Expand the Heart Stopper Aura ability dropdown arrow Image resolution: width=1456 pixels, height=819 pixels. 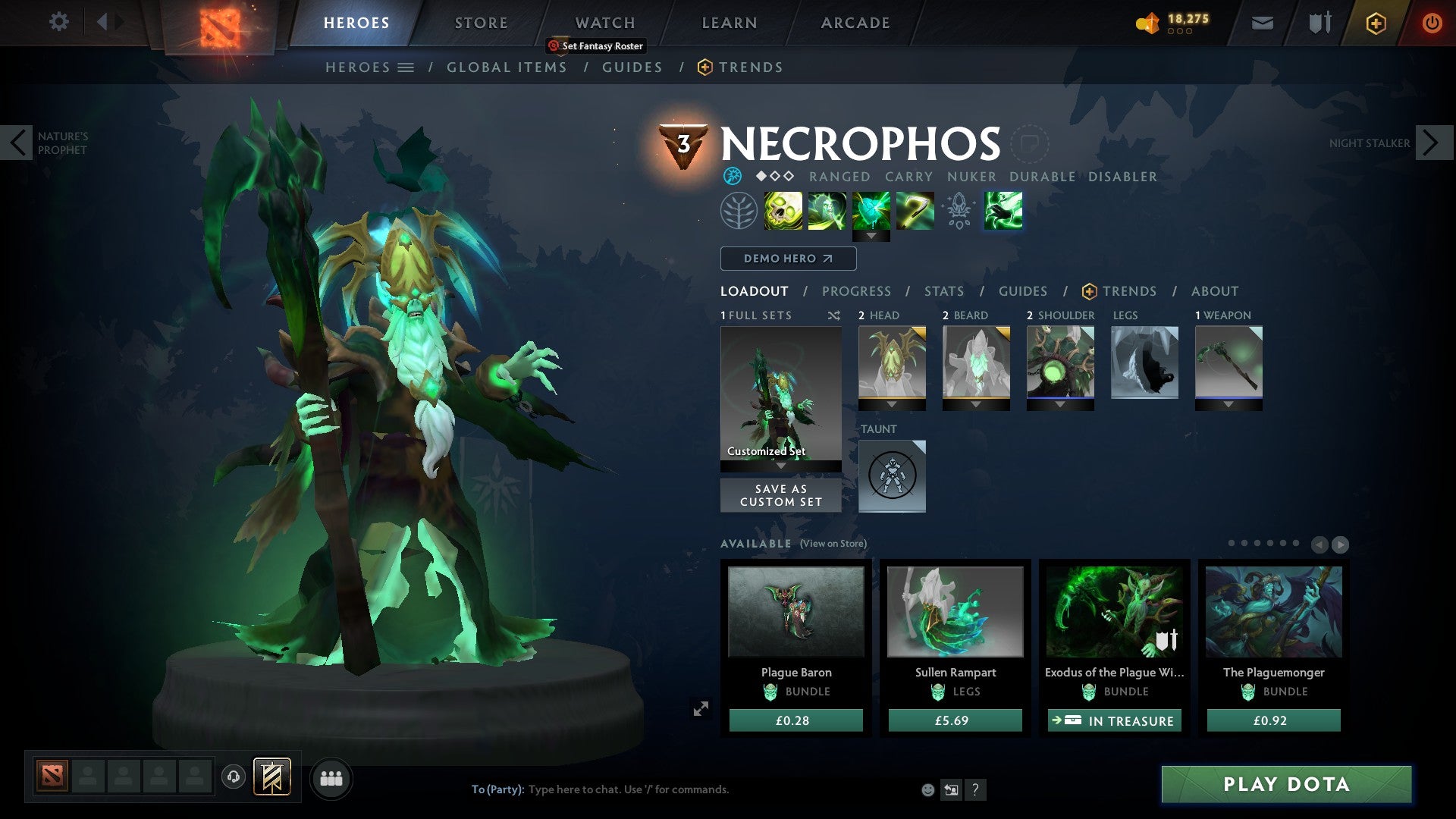point(872,235)
